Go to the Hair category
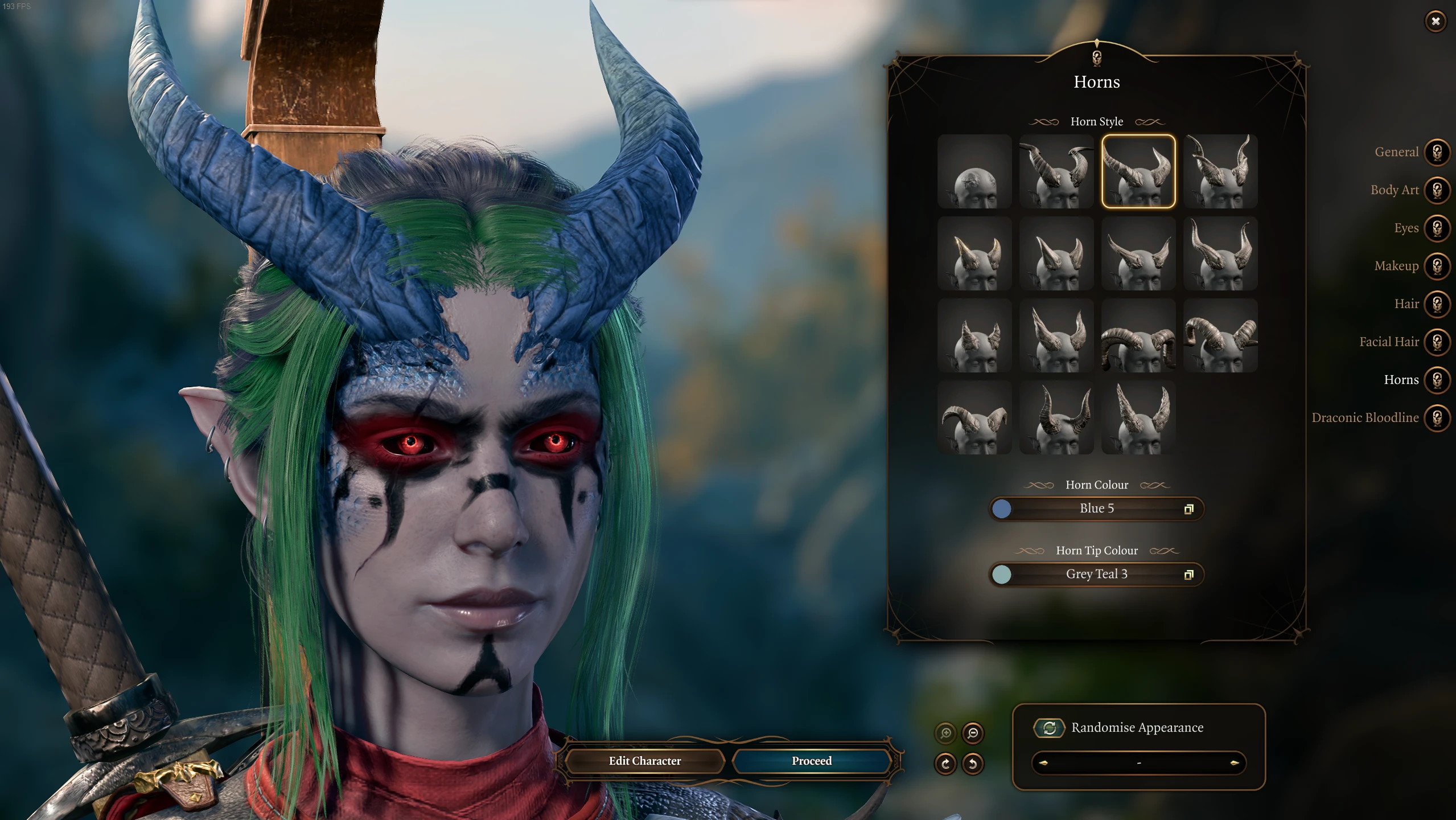Viewport: 1456px width, 820px height. click(1437, 304)
